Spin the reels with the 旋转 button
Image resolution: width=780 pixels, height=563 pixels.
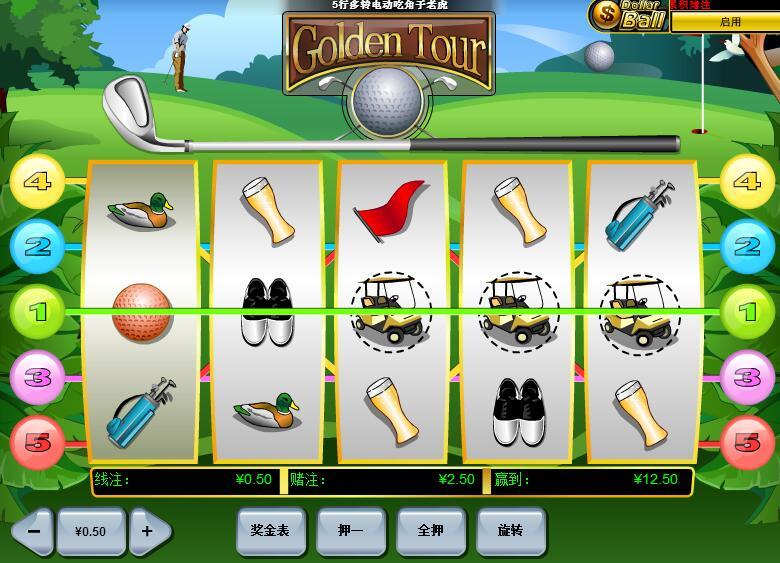(x=510, y=531)
